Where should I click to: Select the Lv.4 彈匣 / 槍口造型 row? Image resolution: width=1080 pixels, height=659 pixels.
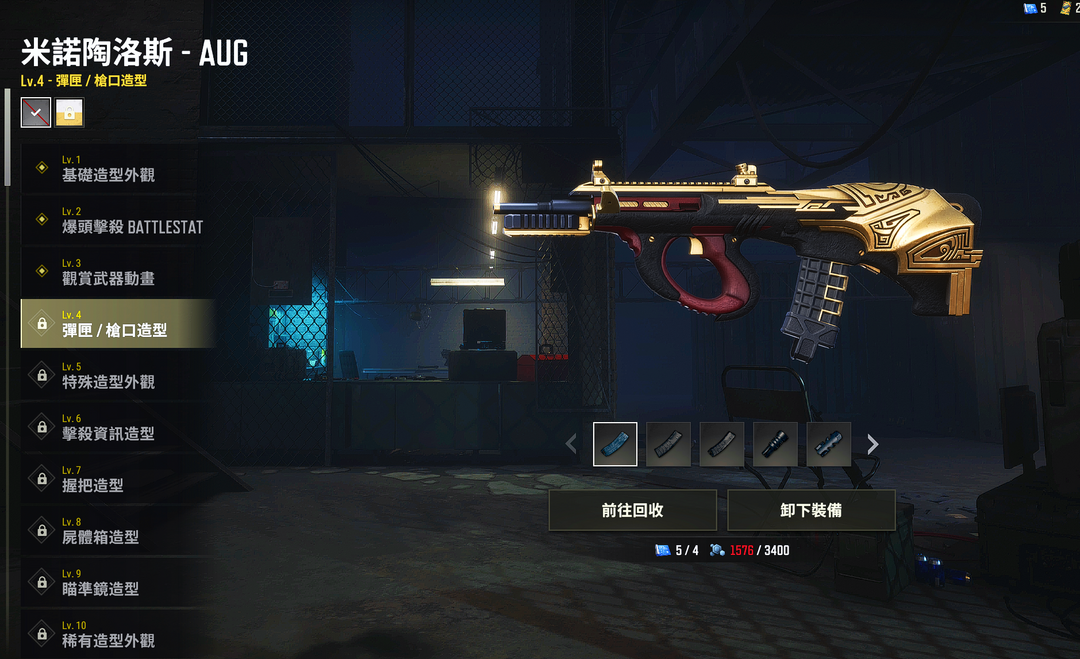pyautogui.click(x=115, y=324)
